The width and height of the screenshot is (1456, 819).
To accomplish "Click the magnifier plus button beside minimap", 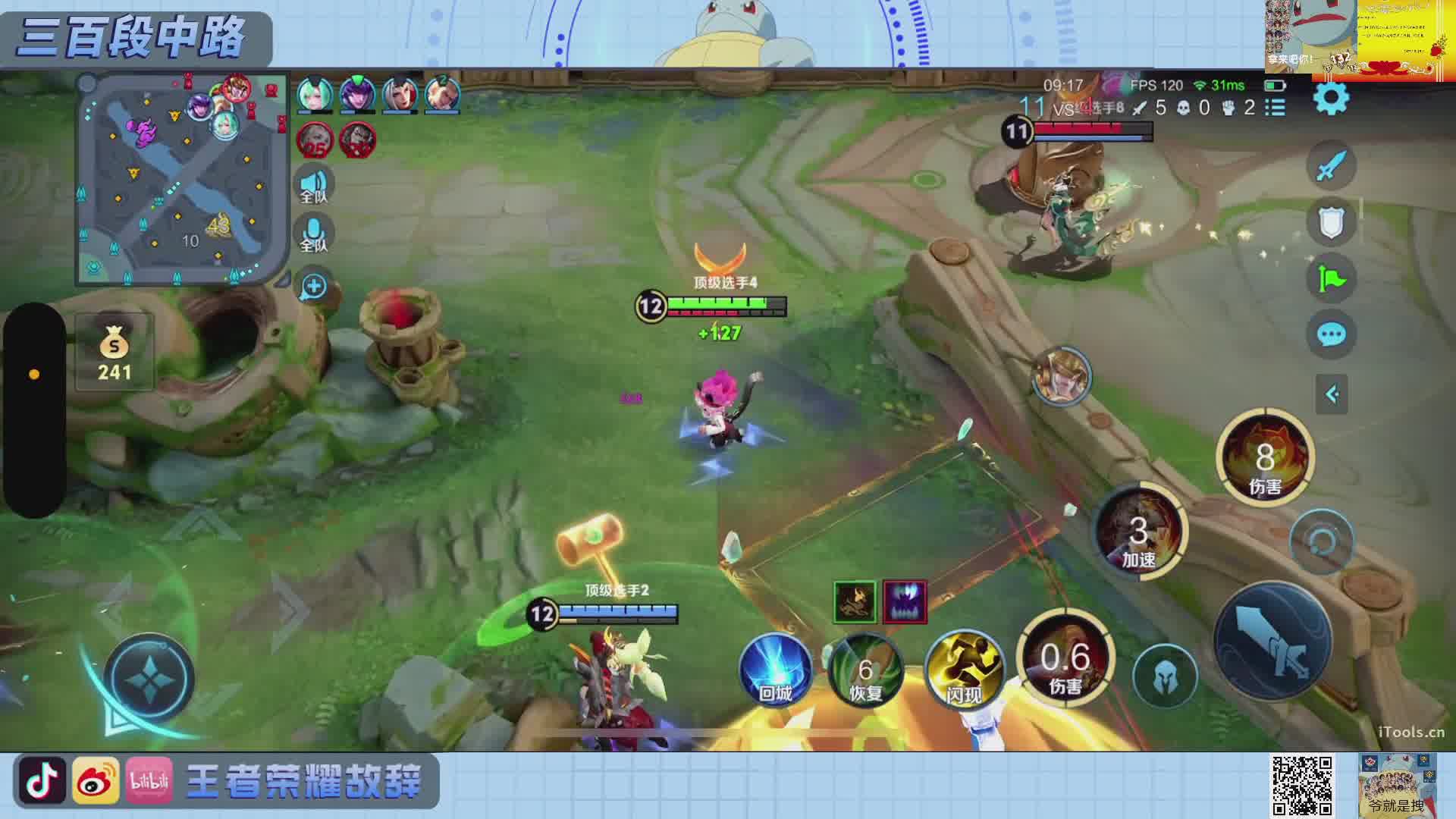I will tap(313, 287).
